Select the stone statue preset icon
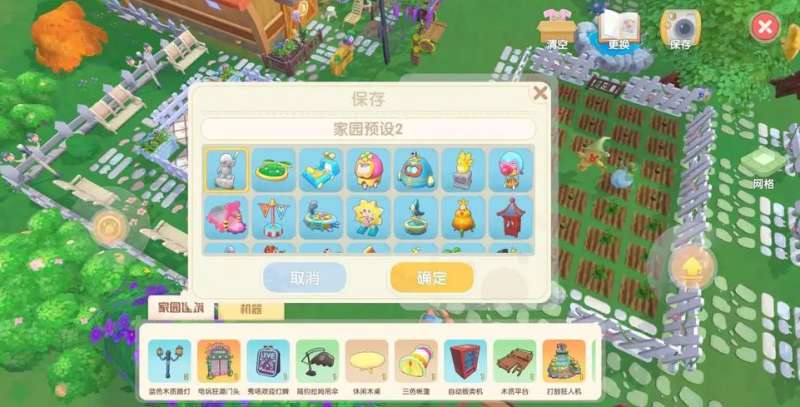Screen dimensions: 800x407 (x=226, y=170)
